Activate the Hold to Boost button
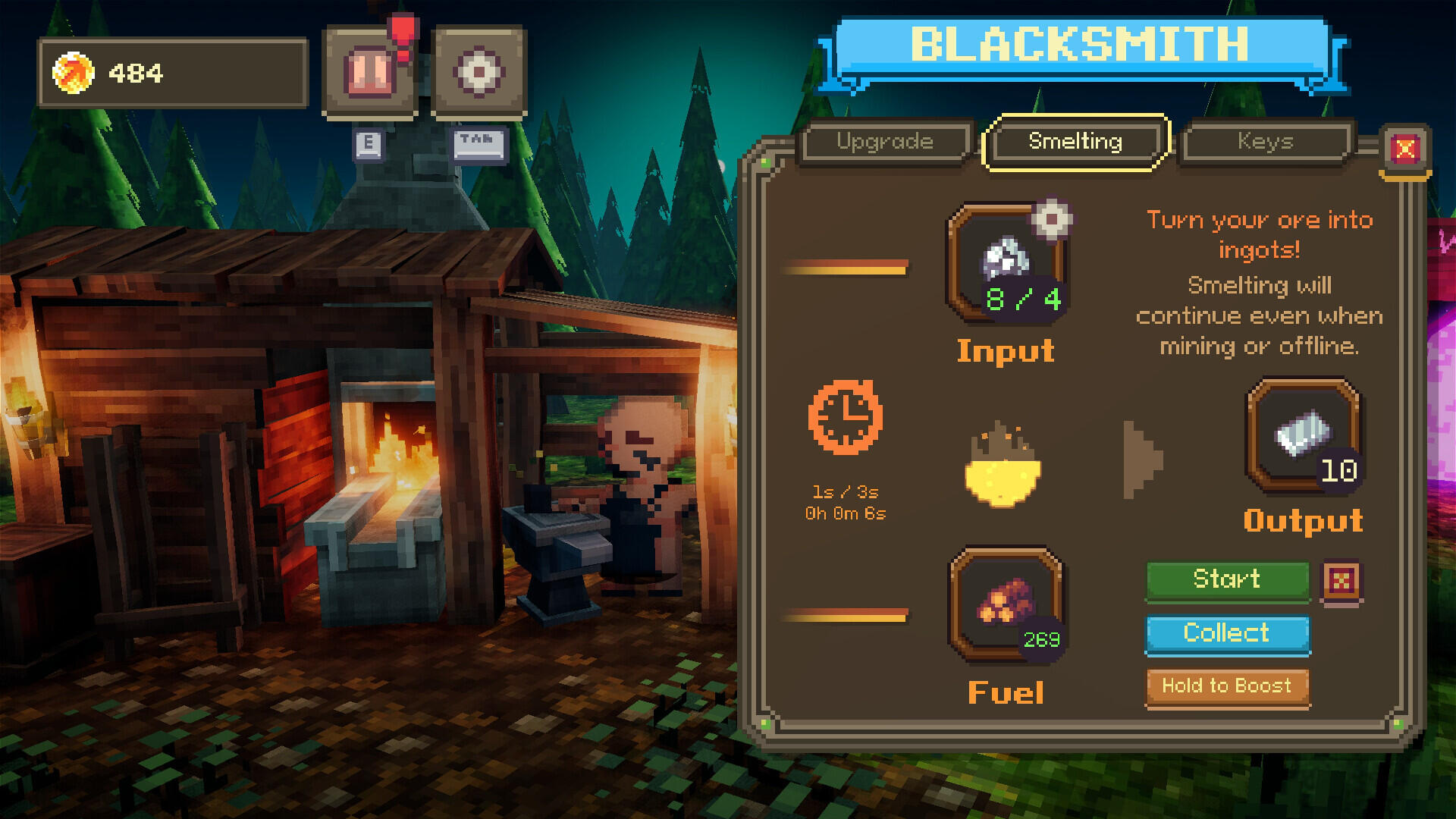Screen dimensions: 1456x819 click(x=1227, y=687)
